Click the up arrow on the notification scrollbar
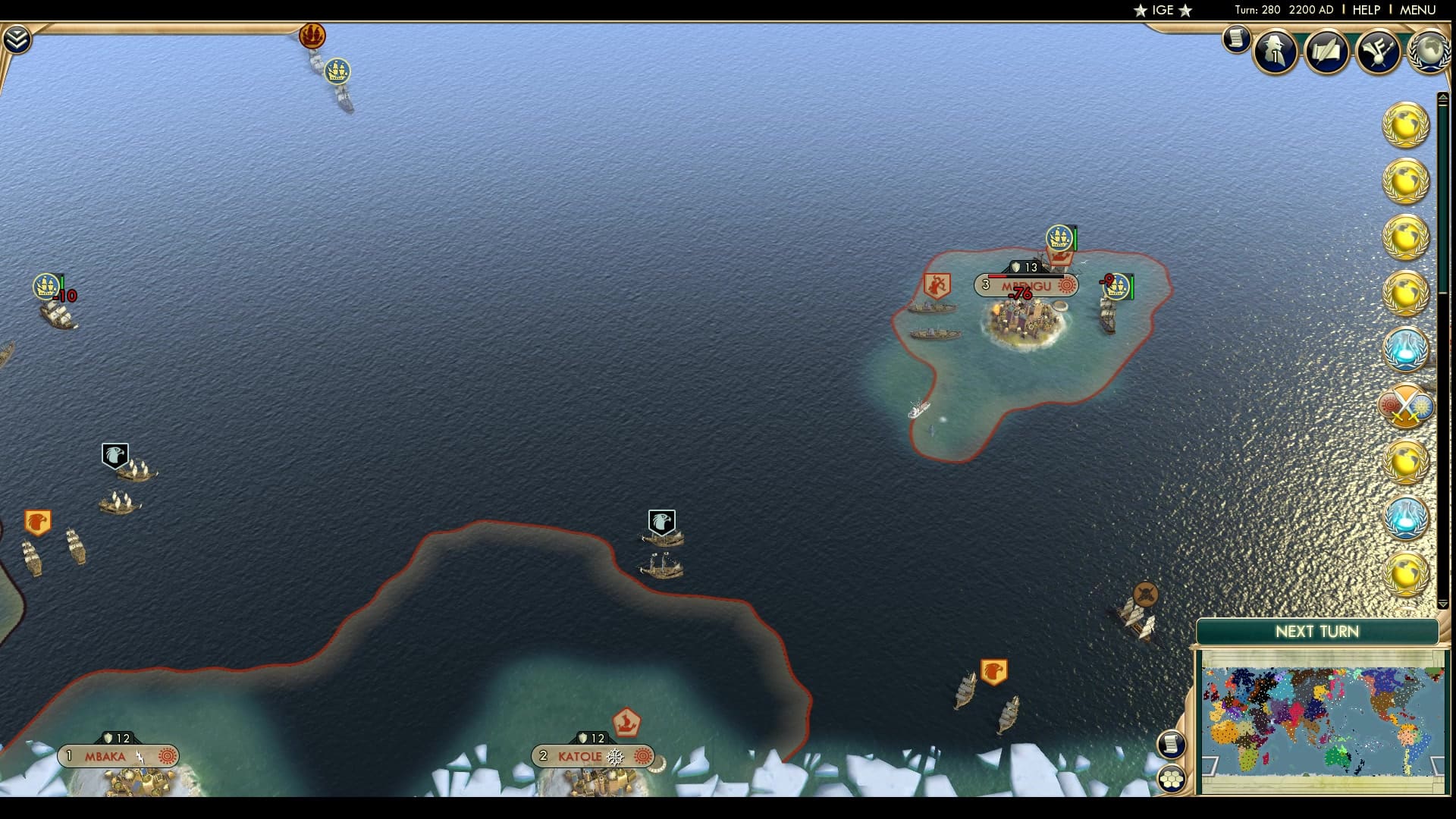The image size is (1456, 819). click(x=1443, y=97)
